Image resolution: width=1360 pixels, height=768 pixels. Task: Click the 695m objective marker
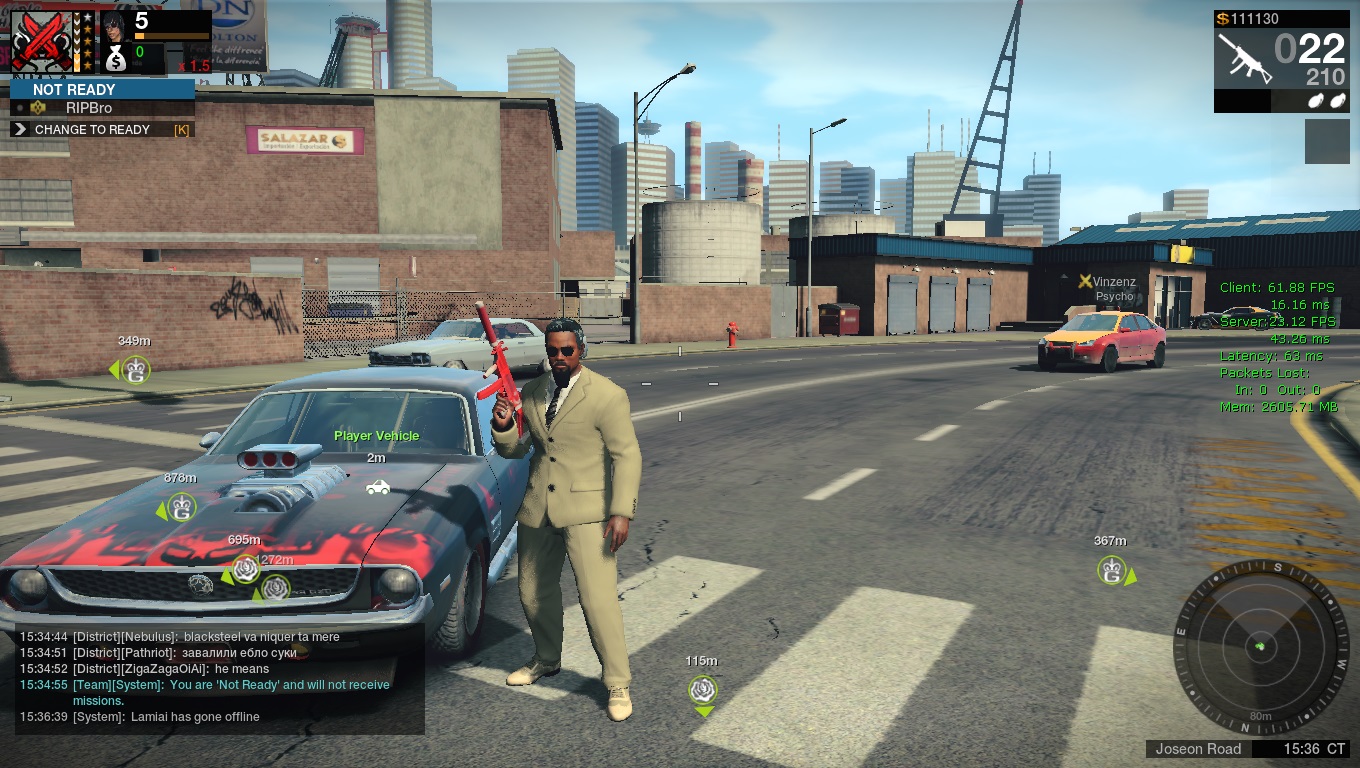click(x=245, y=570)
